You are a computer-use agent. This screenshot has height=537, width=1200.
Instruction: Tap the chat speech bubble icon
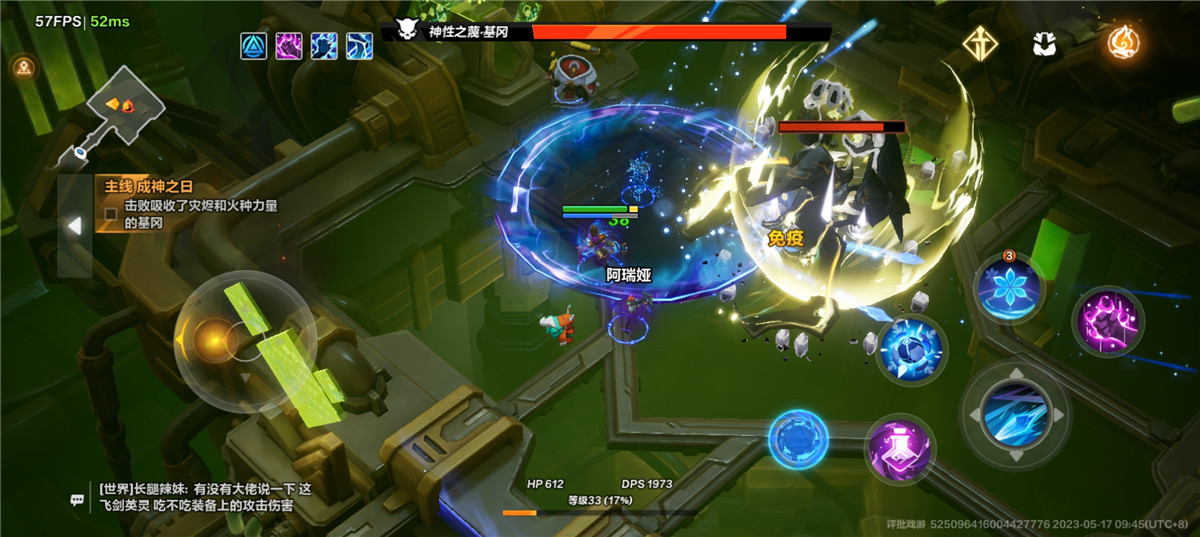[x=77, y=499]
